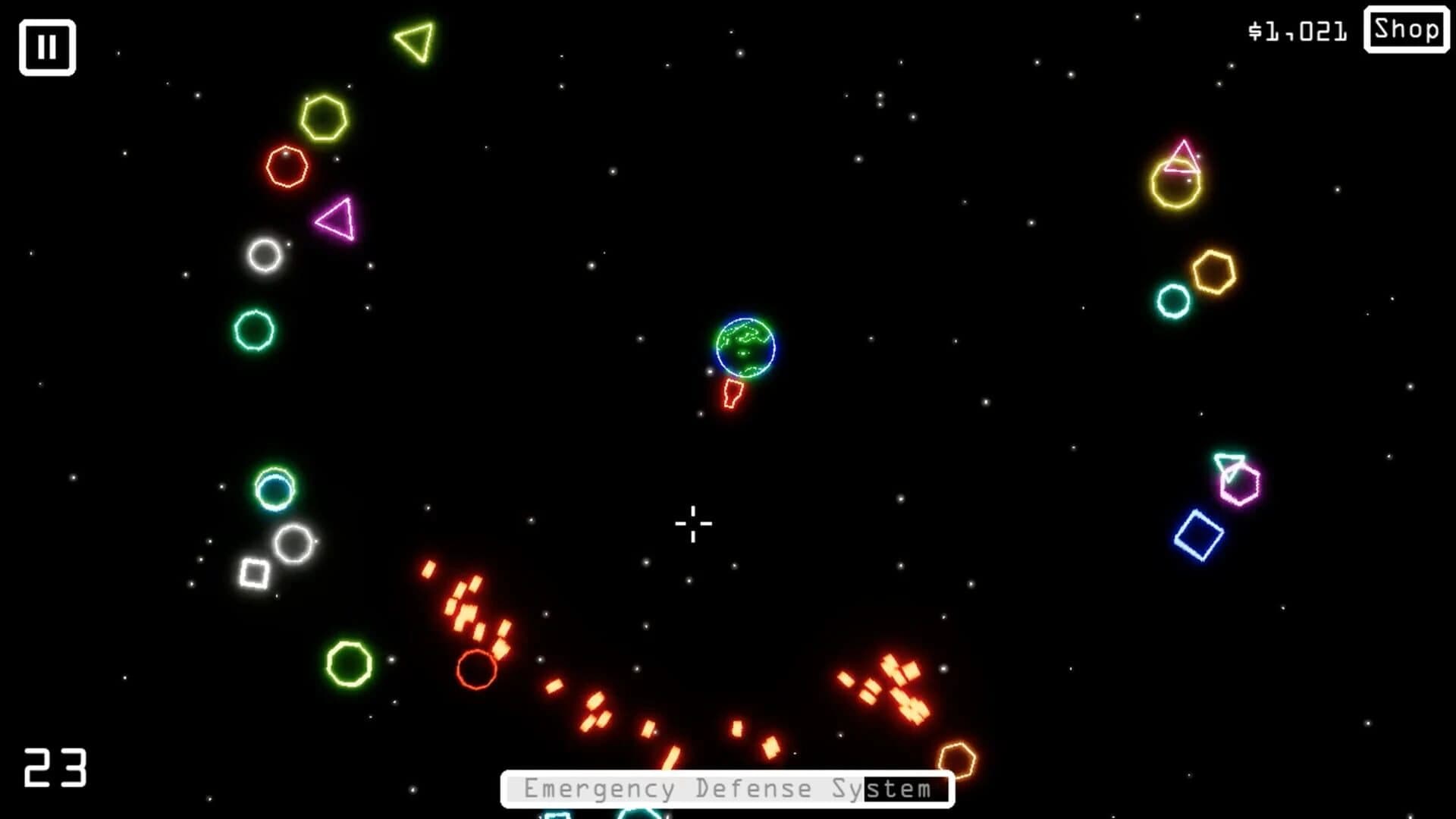Viewport: 1456px width, 819px height.
Task: Click the pause icon top left
Action: pos(47,47)
